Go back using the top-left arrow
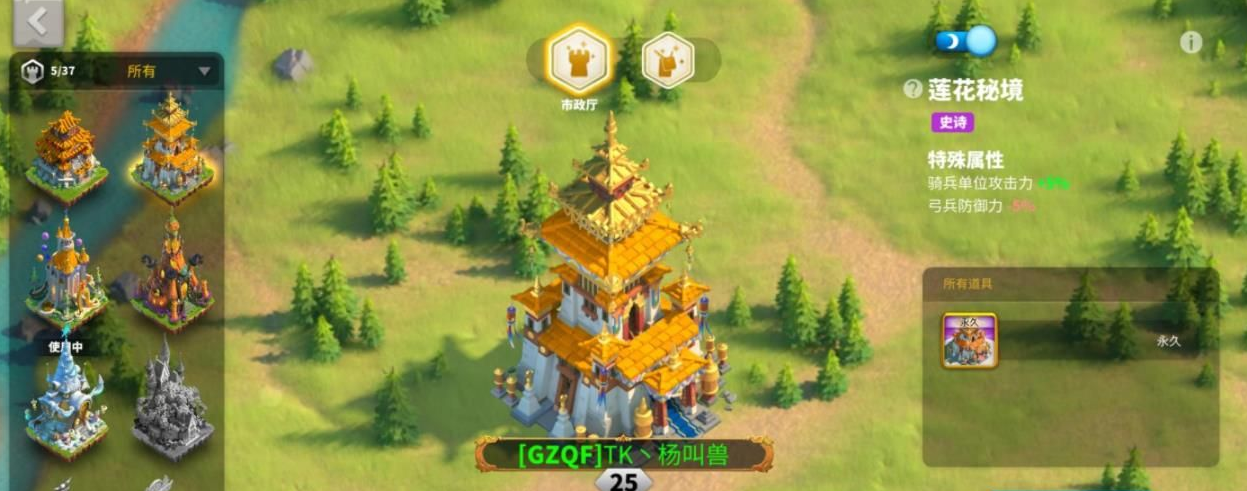1247x491 pixels. click(x=37, y=23)
